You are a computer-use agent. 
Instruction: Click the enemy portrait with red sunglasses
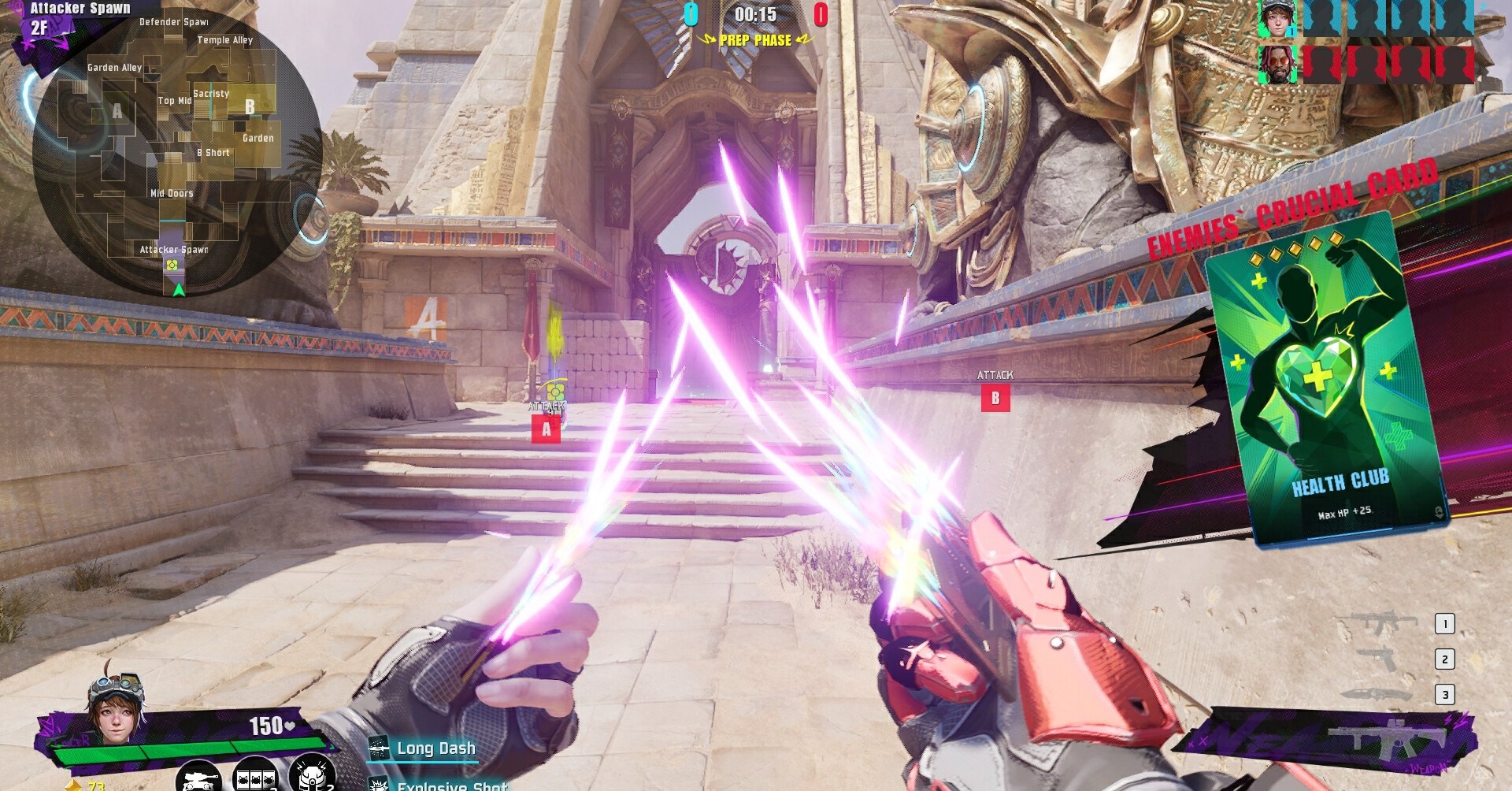coord(1276,65)
